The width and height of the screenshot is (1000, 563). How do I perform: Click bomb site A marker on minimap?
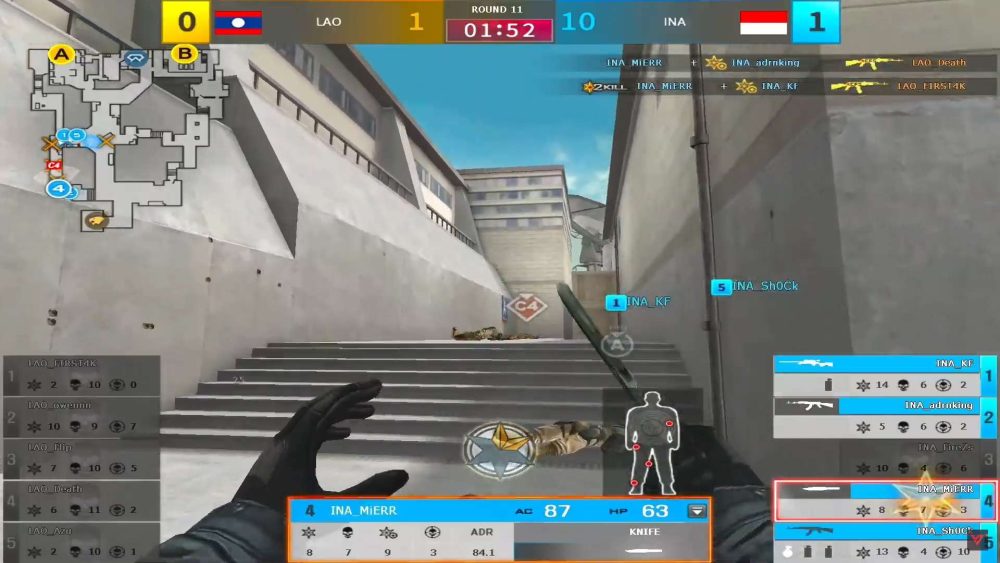tap(62, 54)
